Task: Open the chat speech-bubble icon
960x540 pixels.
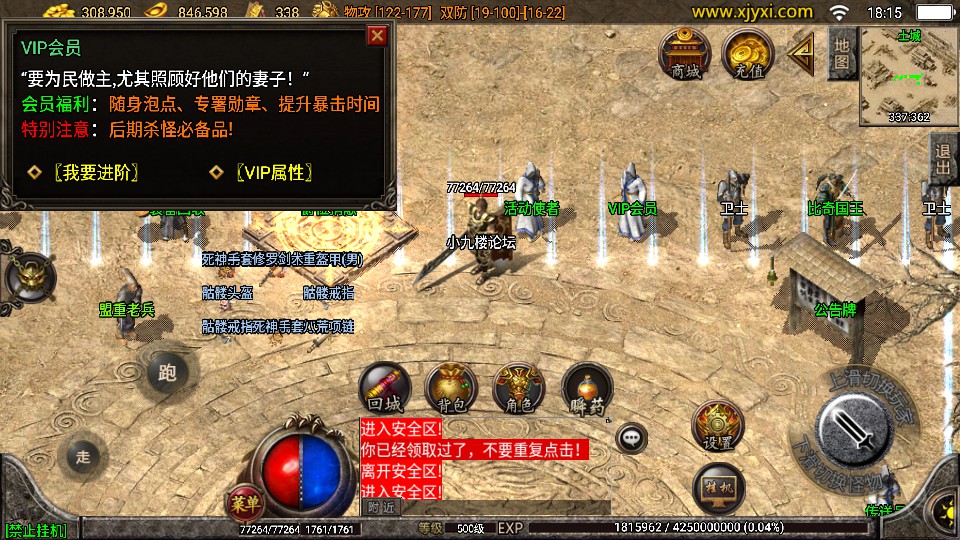Action: (x=631, y=437)
